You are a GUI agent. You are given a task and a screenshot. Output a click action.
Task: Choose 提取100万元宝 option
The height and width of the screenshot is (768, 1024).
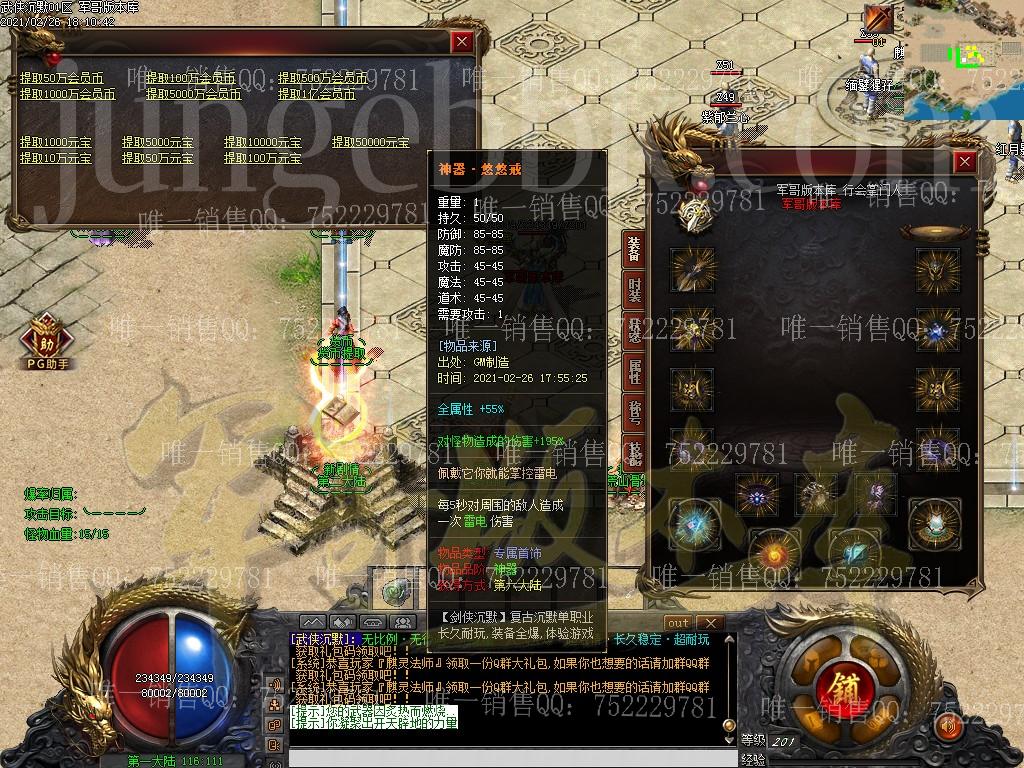(x=262, y=158)
